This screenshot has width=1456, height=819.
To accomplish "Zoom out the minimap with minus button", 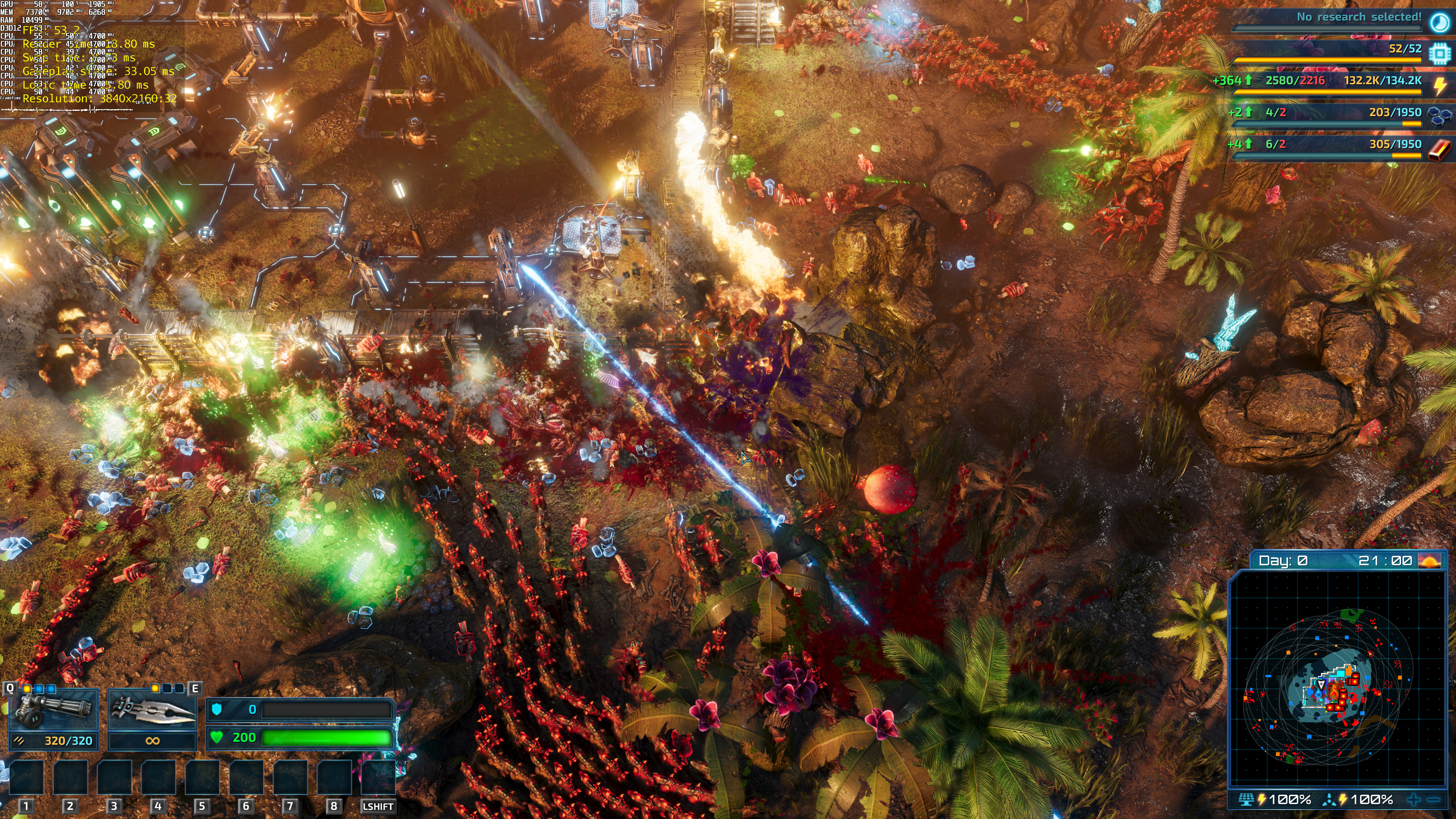I will coord(1433,799).
